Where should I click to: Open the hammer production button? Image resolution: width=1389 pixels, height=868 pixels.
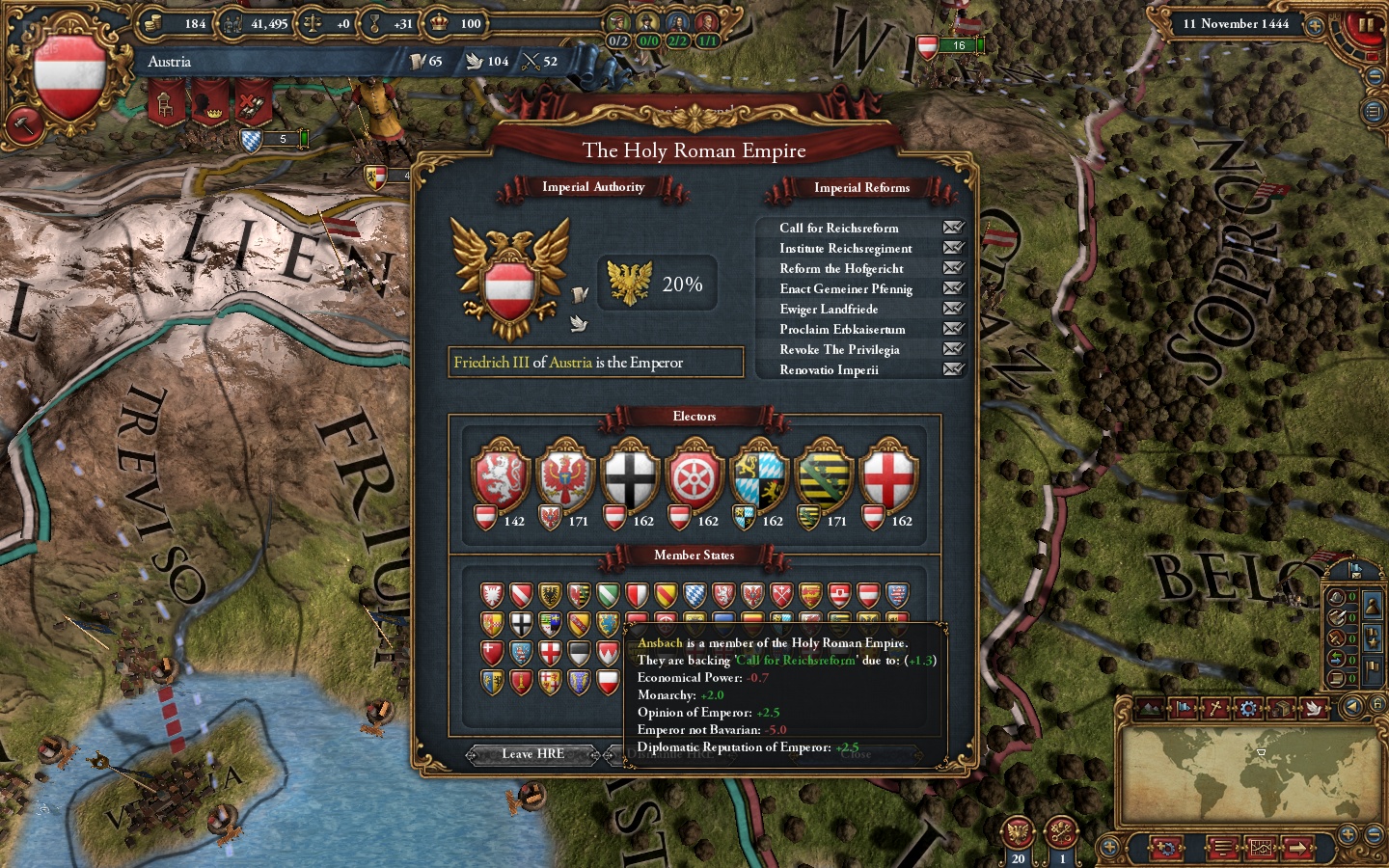coord(21,123)
